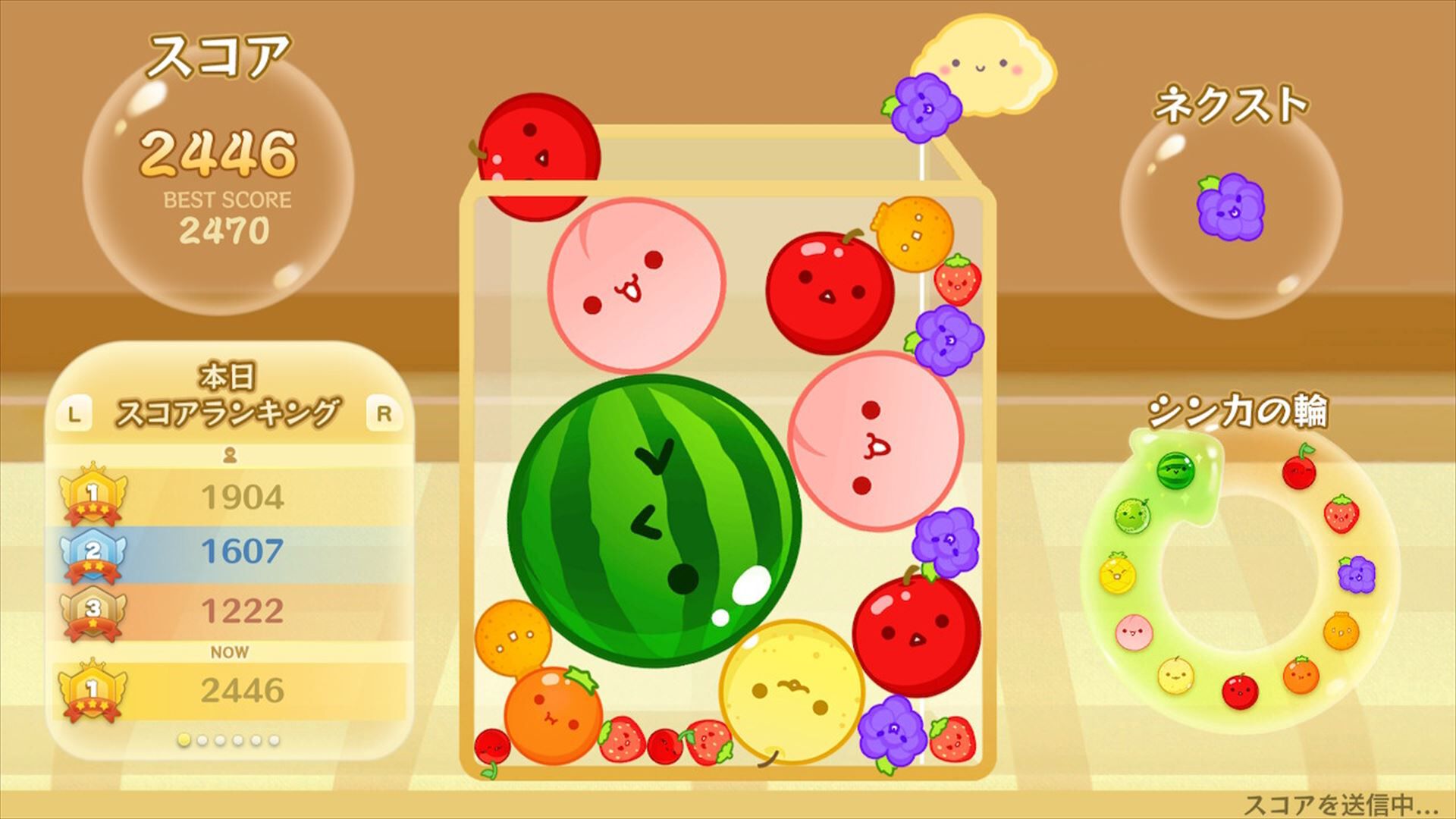The height and width of the screenshot is (819, 1456).
Task: Select the orange icon in シンカの輪
Action: [1302, 675]
